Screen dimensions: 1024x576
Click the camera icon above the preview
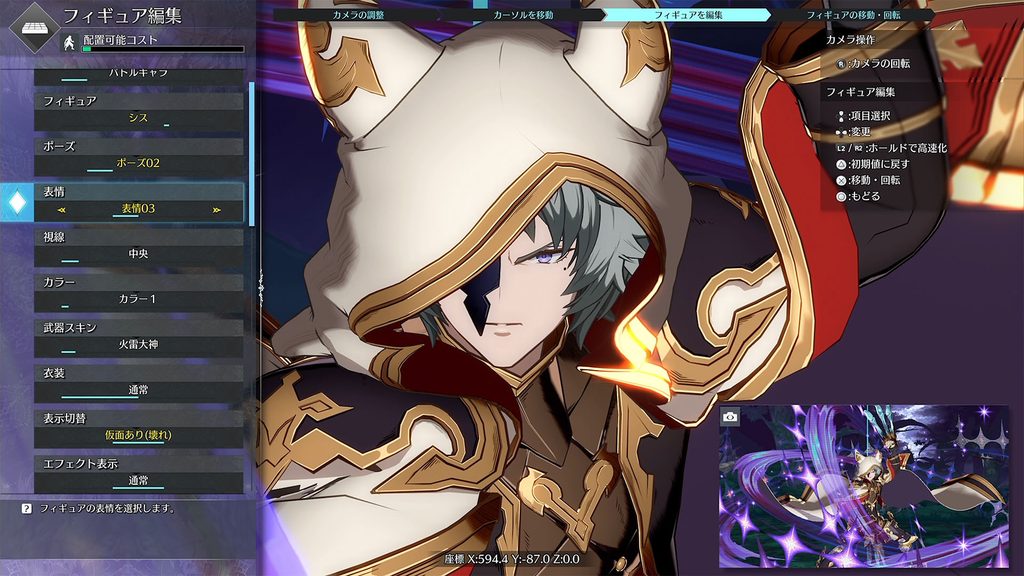click(x=730, y=416)
